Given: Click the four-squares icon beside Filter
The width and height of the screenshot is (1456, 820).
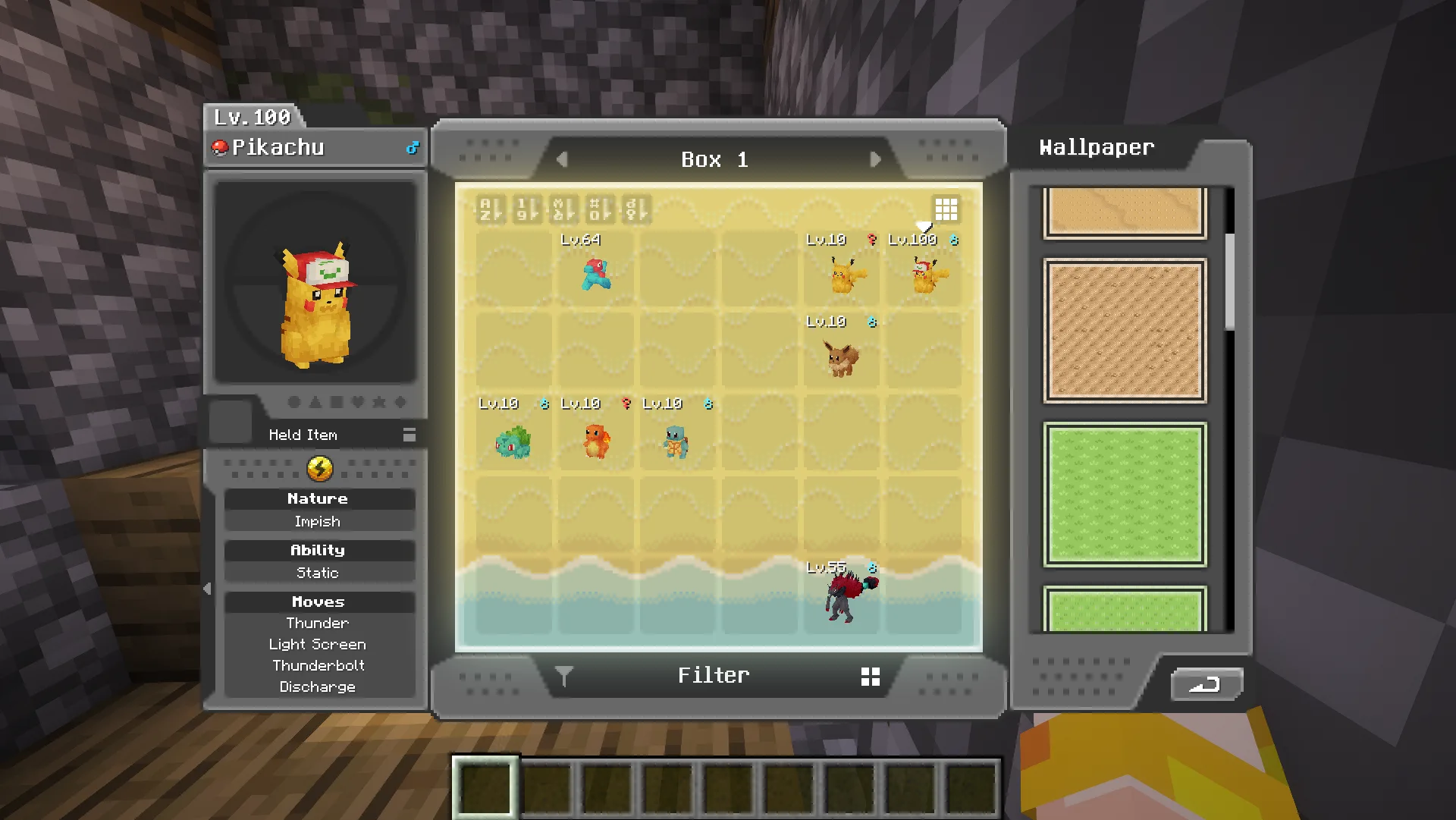Looking at the screenshot, I should [871, 677].
